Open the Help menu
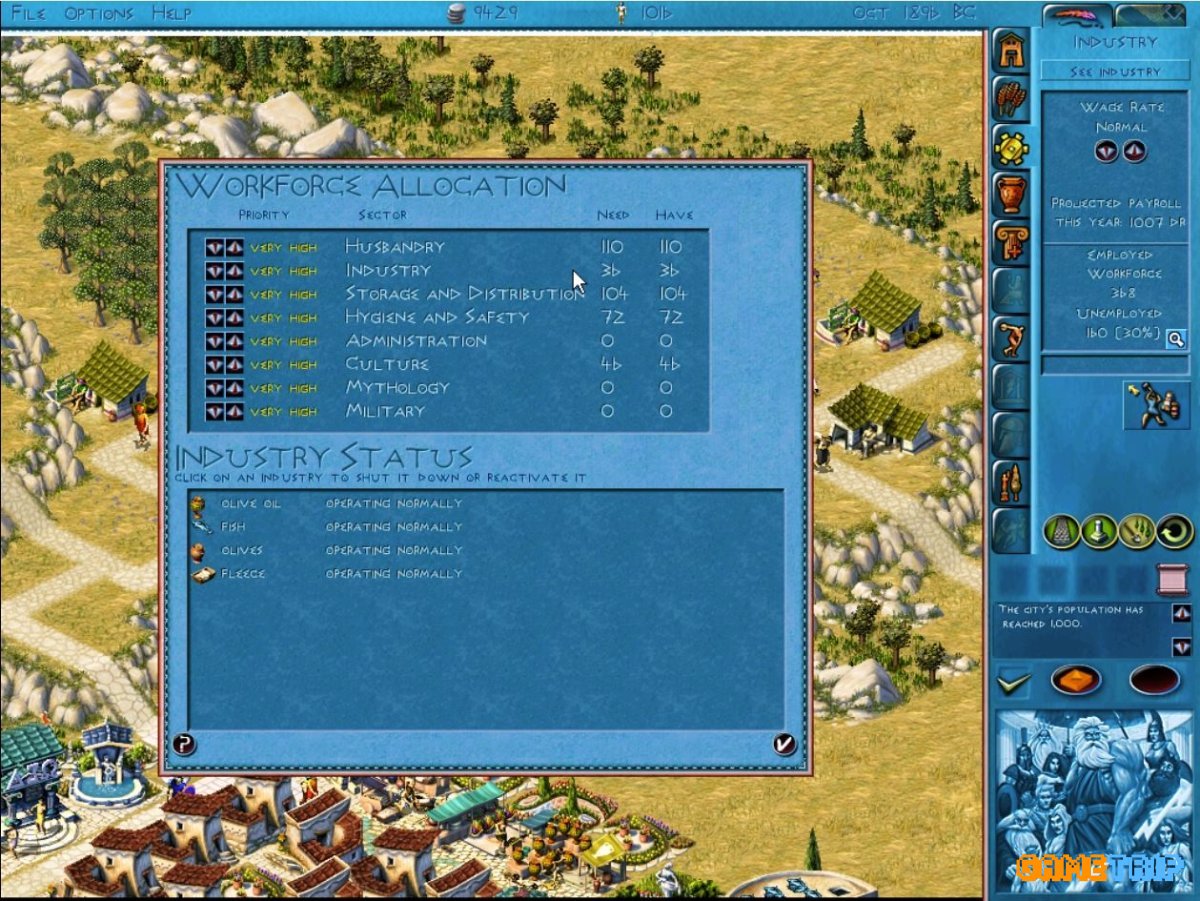1200x901 pixels. pyautogui.click(x=171, y=14)
